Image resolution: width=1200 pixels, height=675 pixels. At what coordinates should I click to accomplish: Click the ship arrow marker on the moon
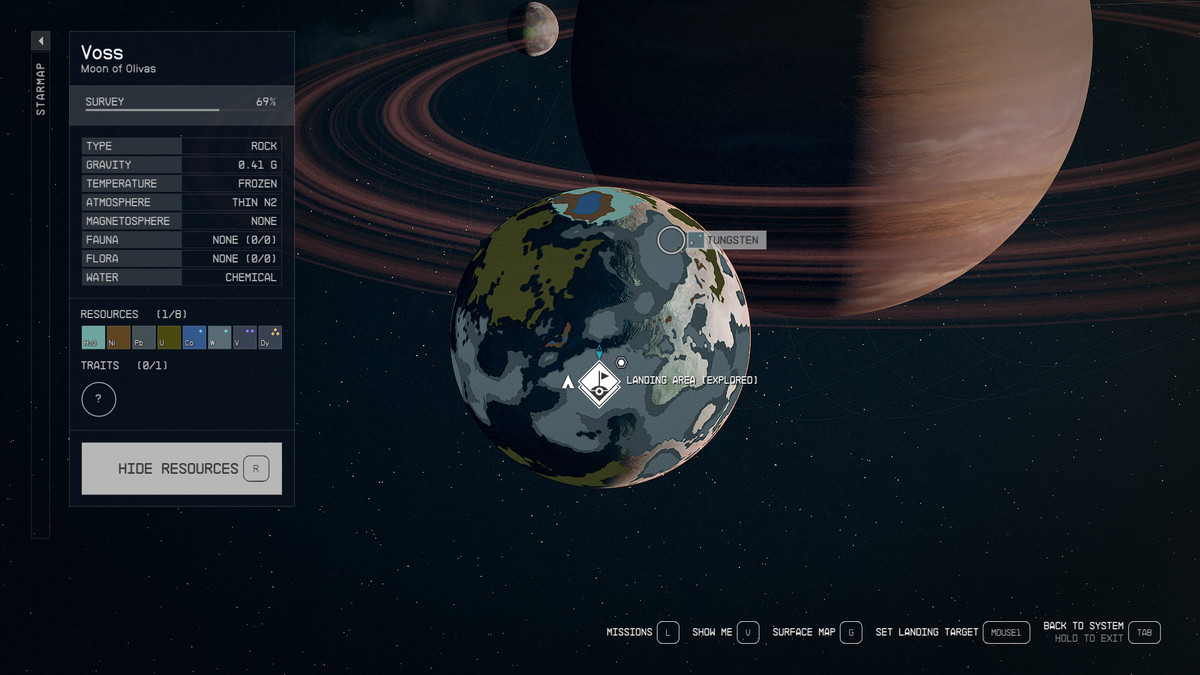[x=568, y=382]
